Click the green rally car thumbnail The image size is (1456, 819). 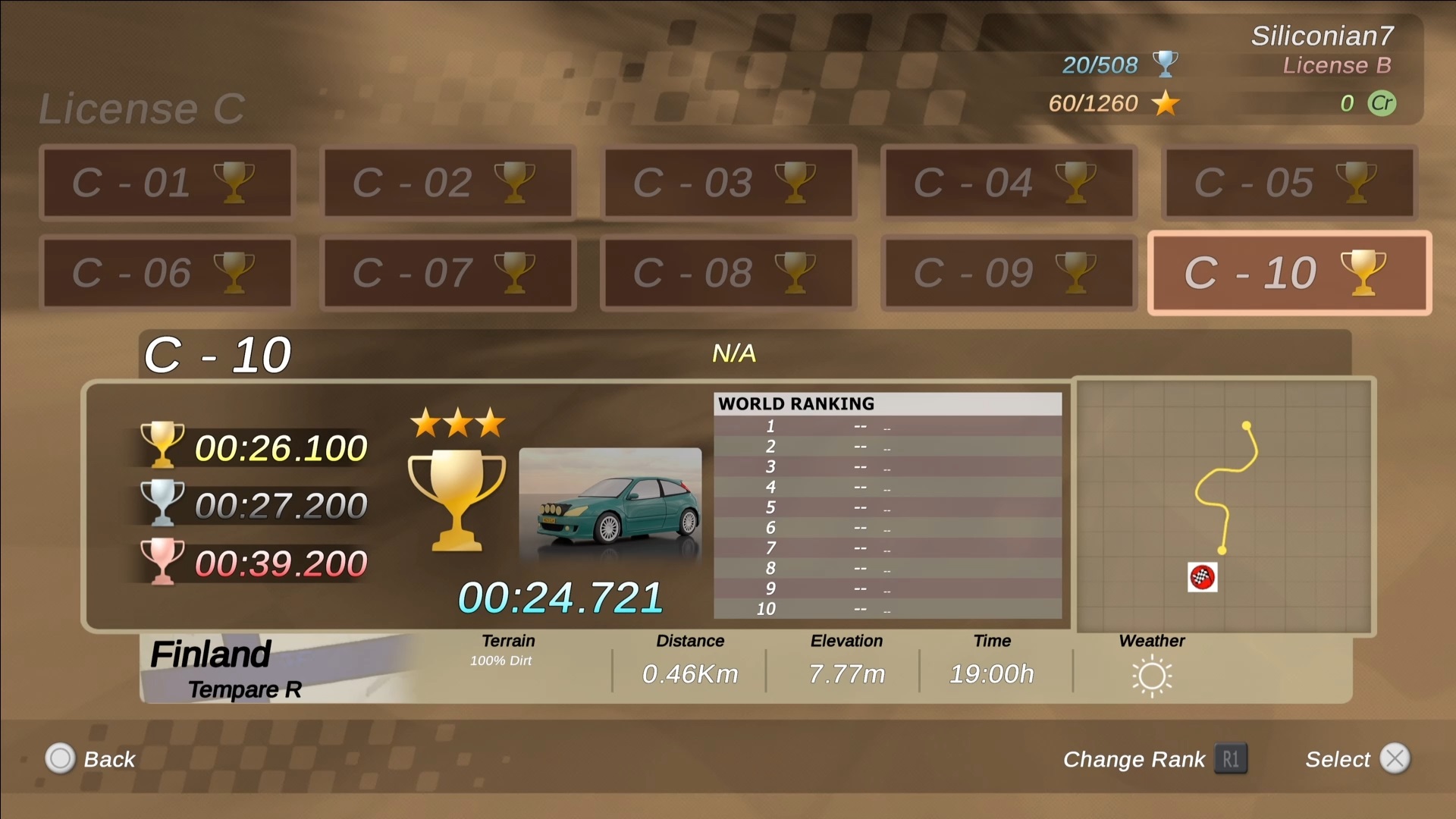click(610, 504)
